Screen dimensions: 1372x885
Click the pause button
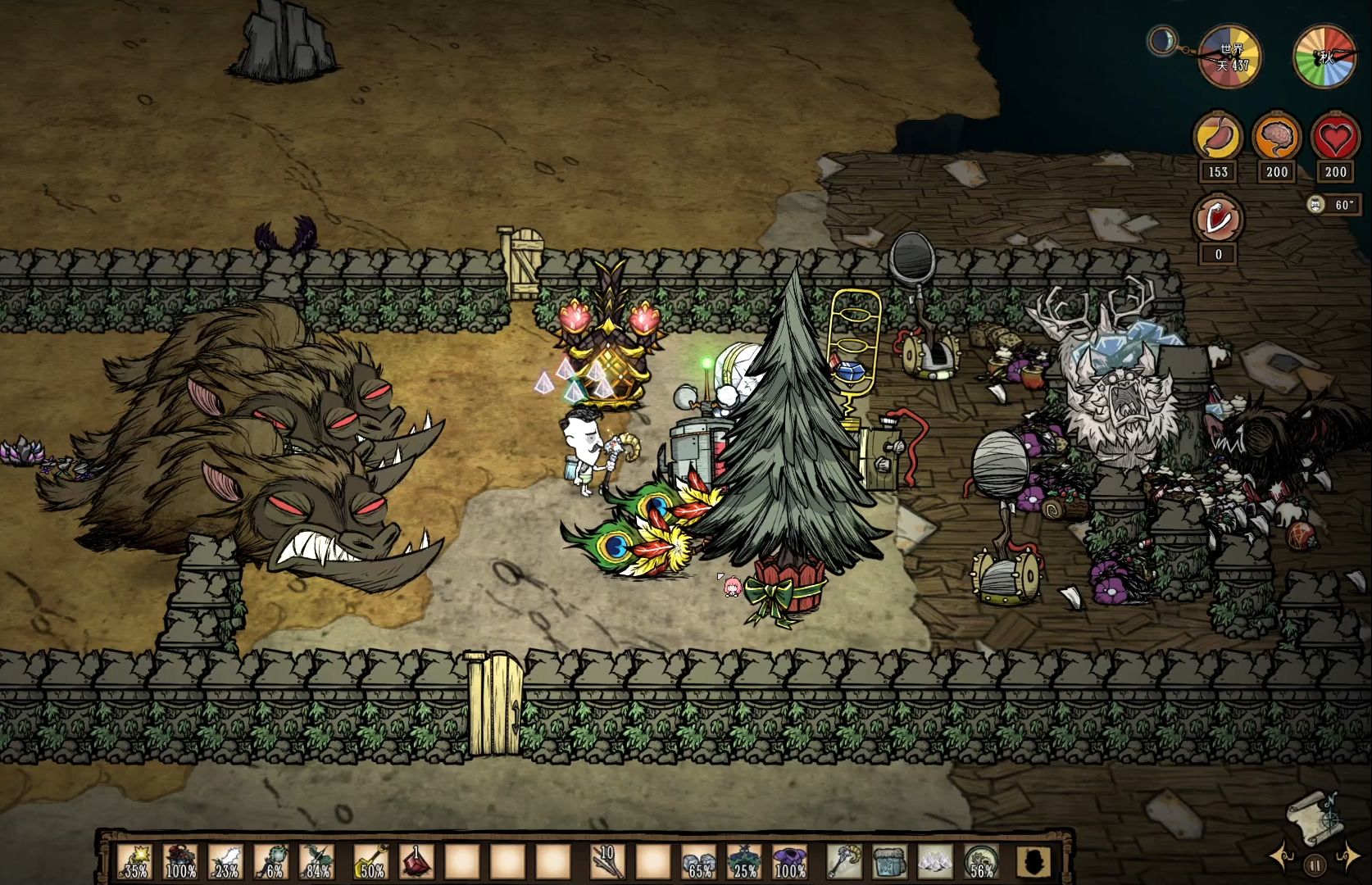coord(1315,865)
